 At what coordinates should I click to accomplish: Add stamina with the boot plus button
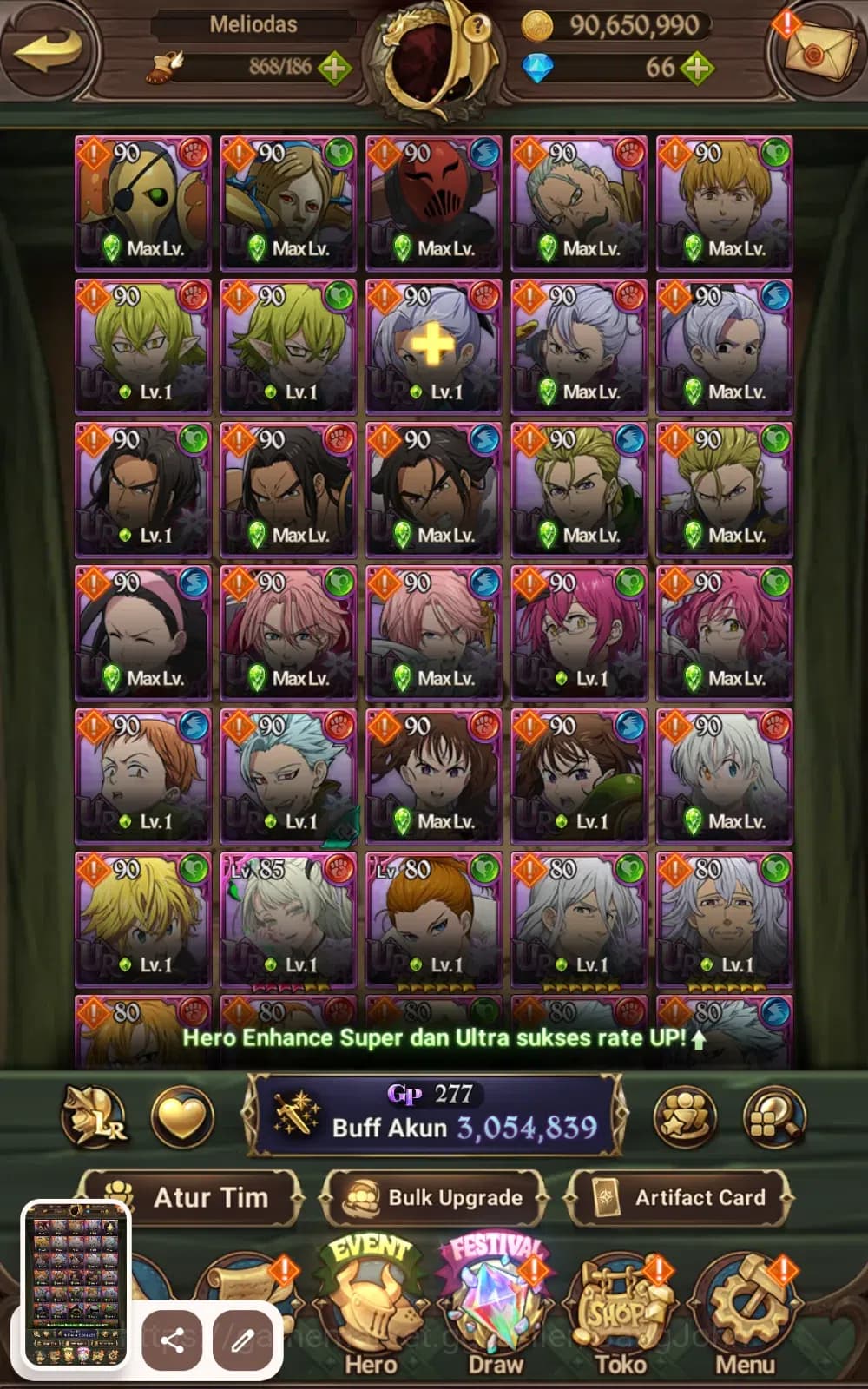pyautogui.click(x=334, y=67)
